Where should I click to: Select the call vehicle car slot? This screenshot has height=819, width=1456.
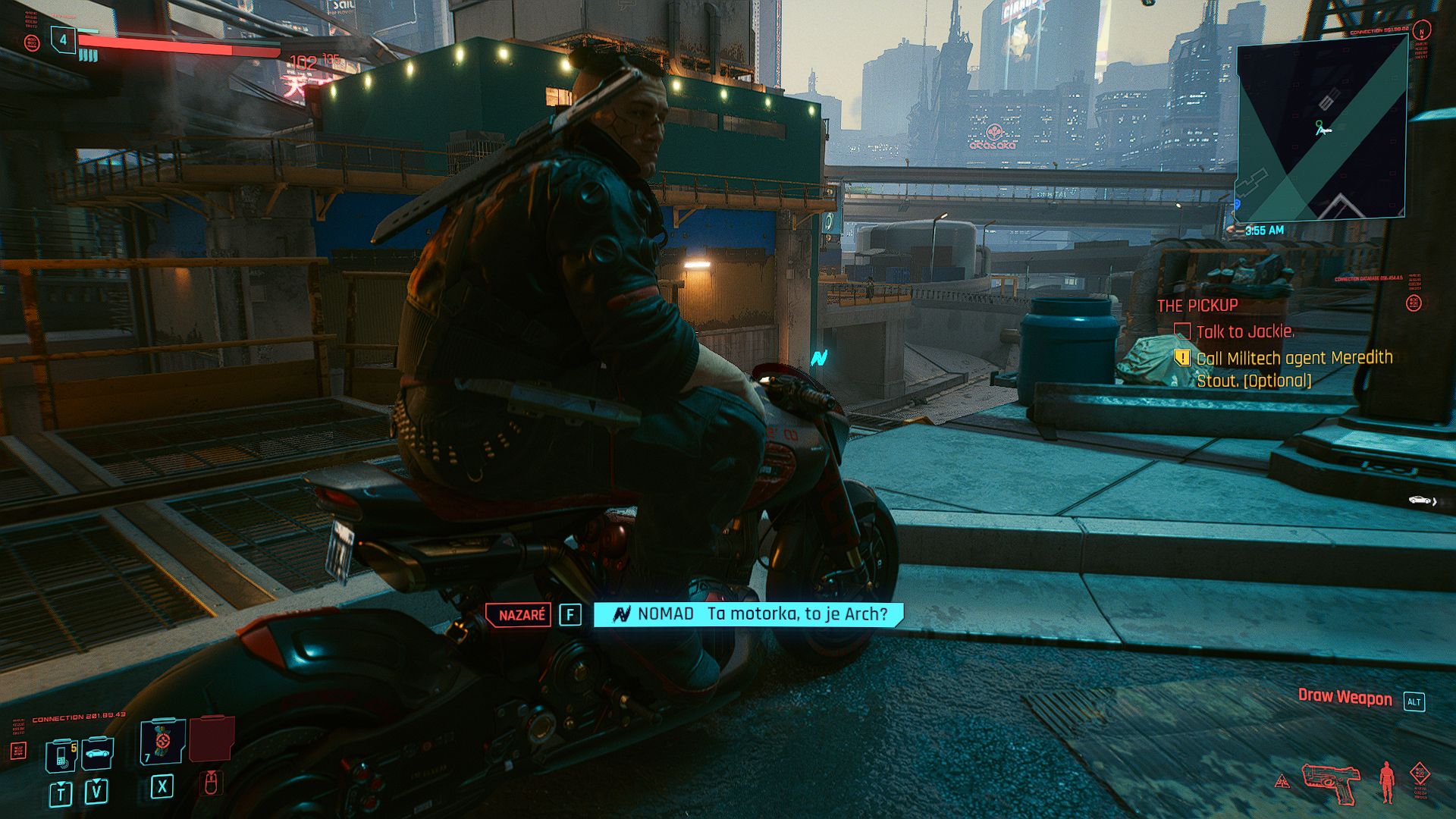pyautogui.click(x=97, y=754)
